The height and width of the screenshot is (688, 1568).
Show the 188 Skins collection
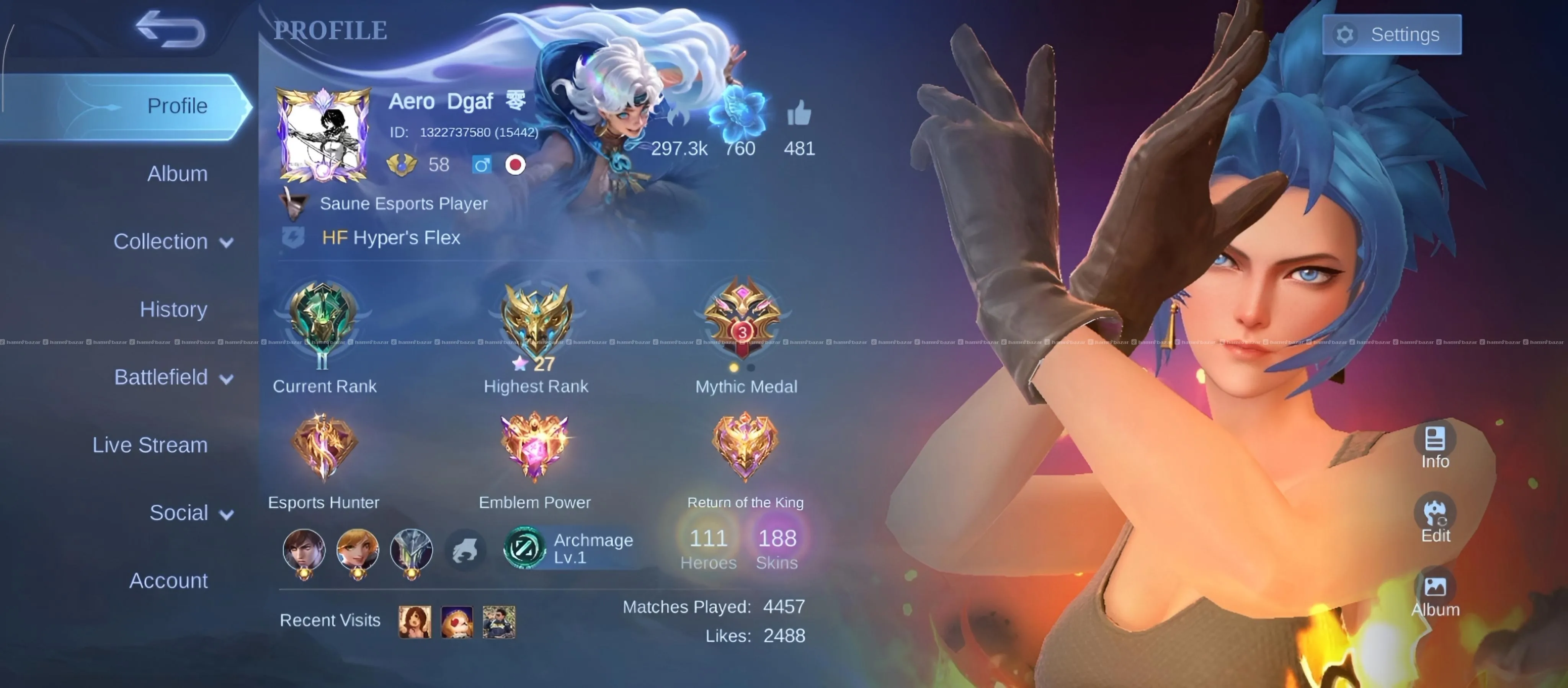tap(777, 547)
